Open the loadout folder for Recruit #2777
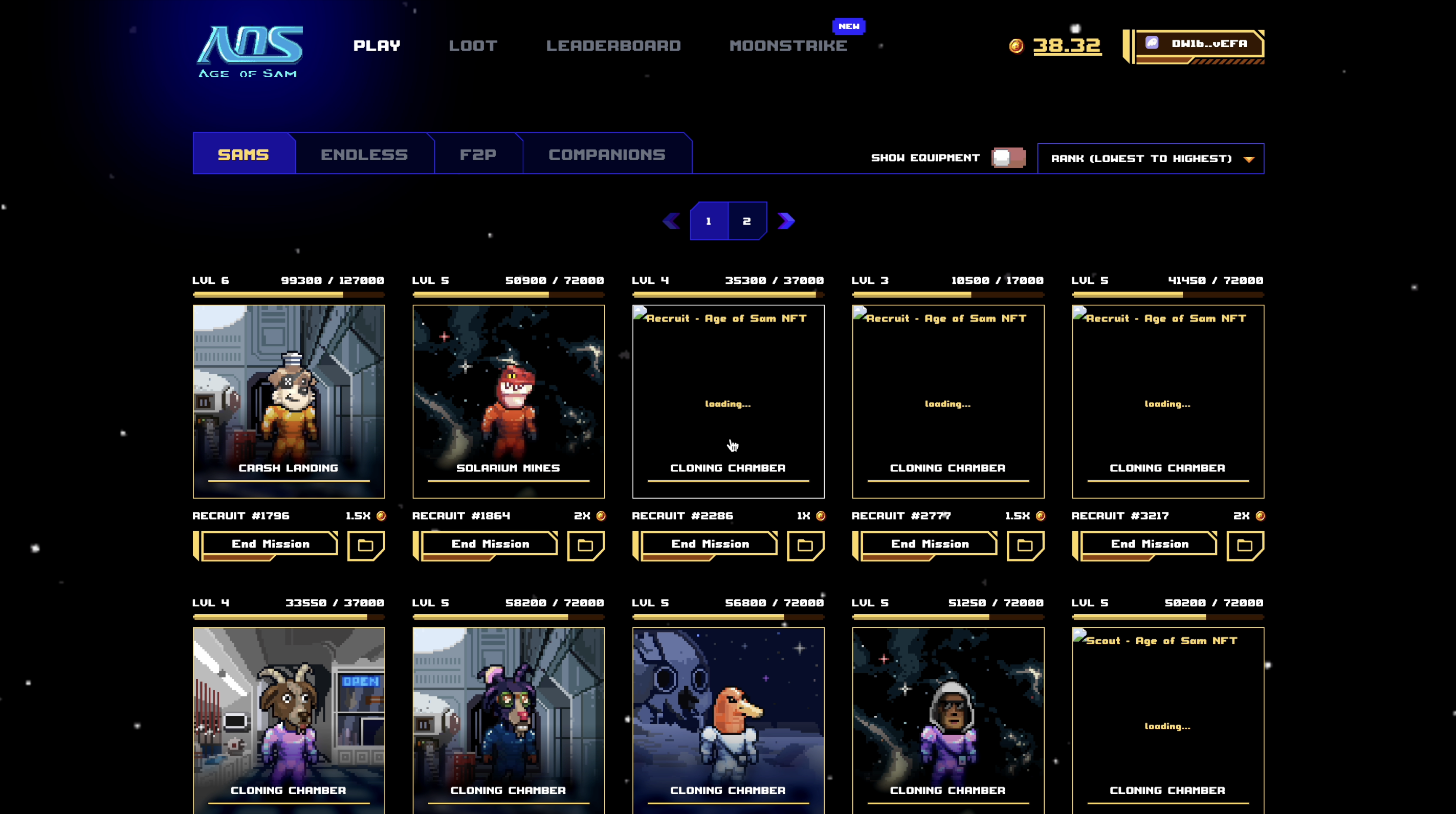 click(x=1026, y=545)
